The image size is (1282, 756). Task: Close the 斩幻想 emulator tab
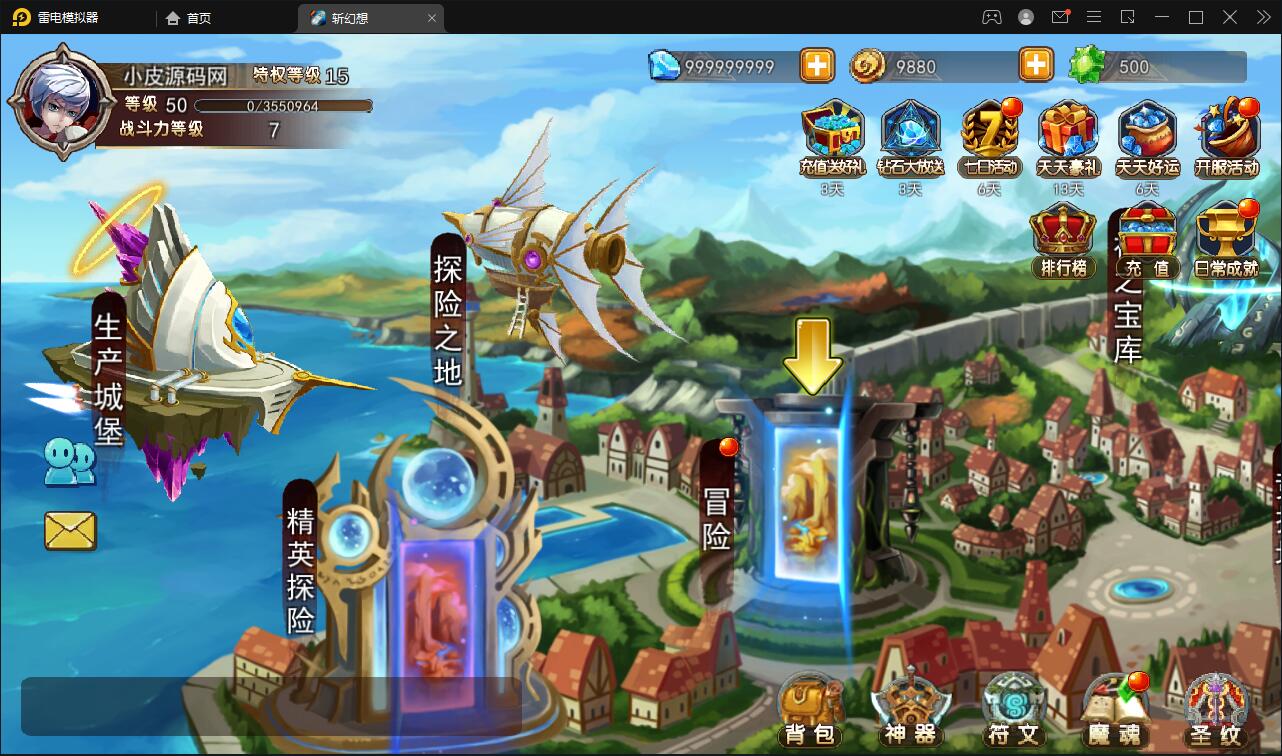click(432, 18)
